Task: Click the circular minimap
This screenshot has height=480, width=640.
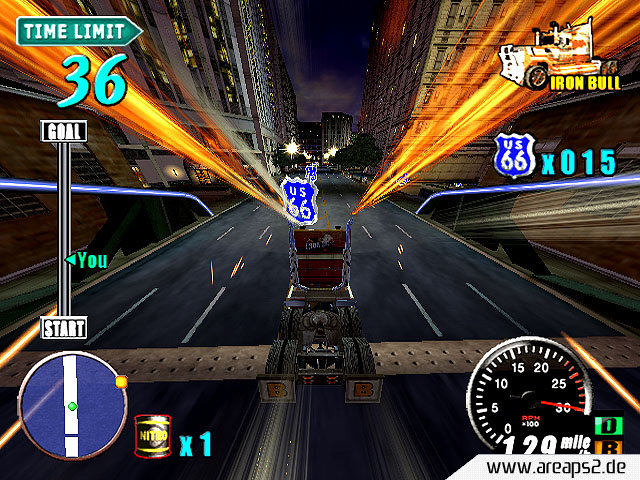Action: [x=72, y=404]
